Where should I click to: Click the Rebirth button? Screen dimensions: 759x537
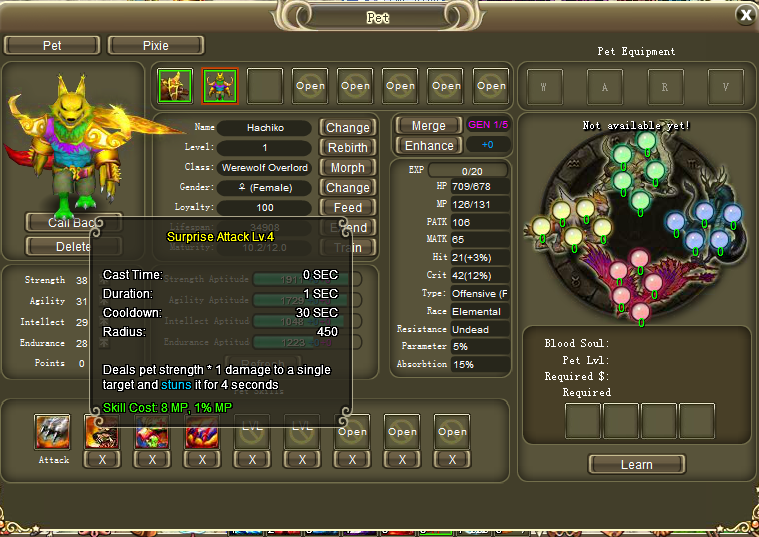click(x=347, y=147)
